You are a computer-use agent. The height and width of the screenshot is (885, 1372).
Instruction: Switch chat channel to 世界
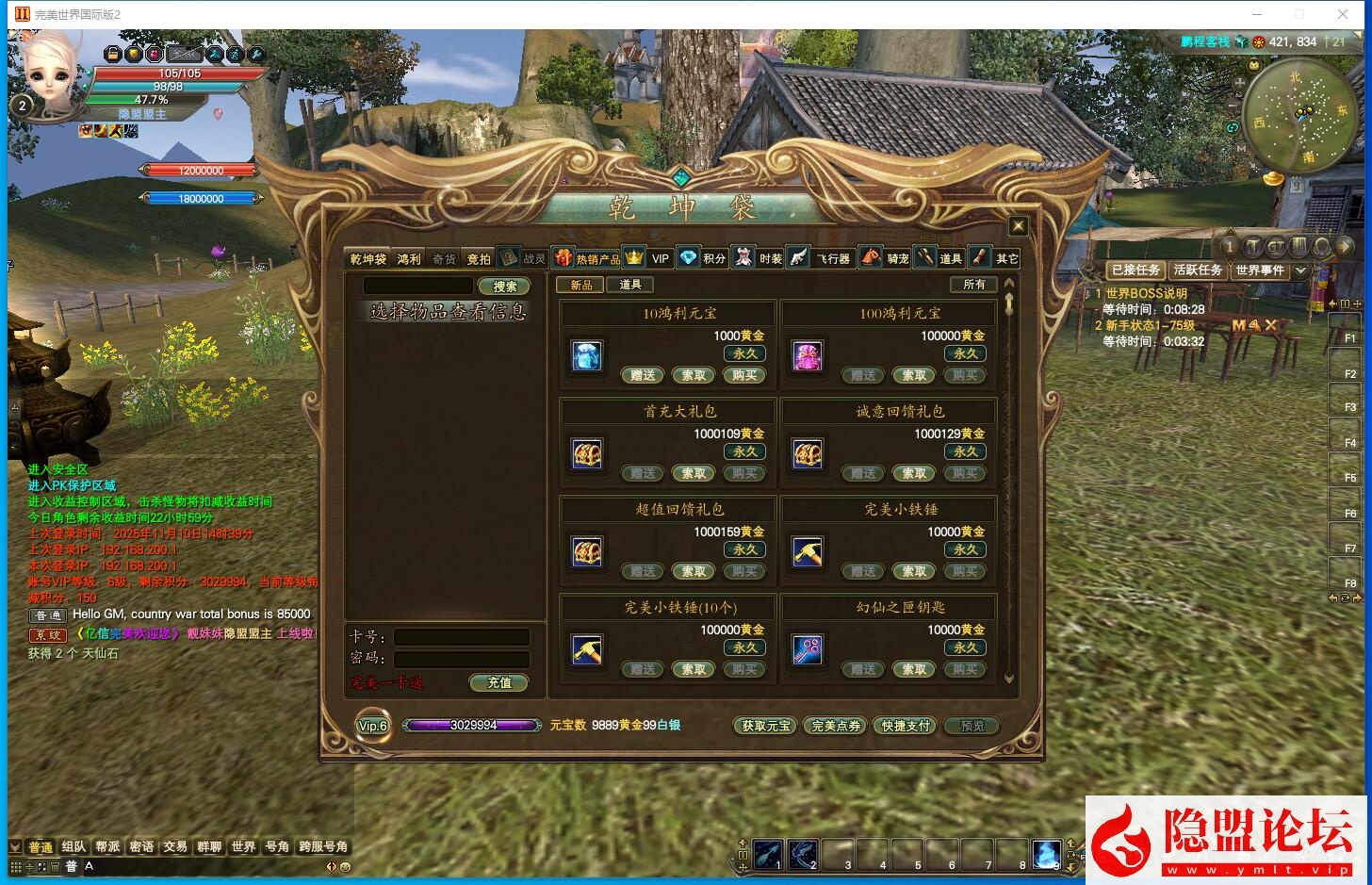click(243, 846)
